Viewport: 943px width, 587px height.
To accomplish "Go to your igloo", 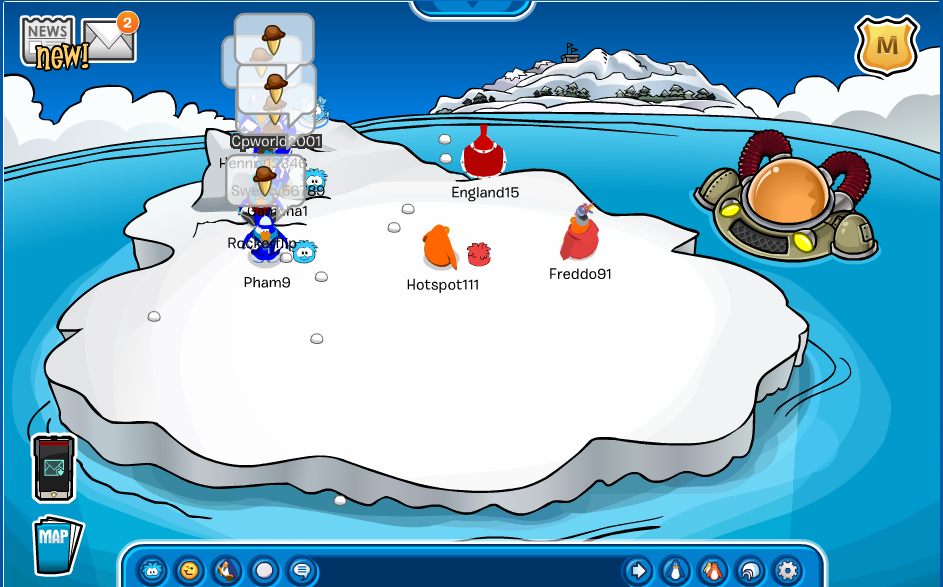I will pos(750,570).
